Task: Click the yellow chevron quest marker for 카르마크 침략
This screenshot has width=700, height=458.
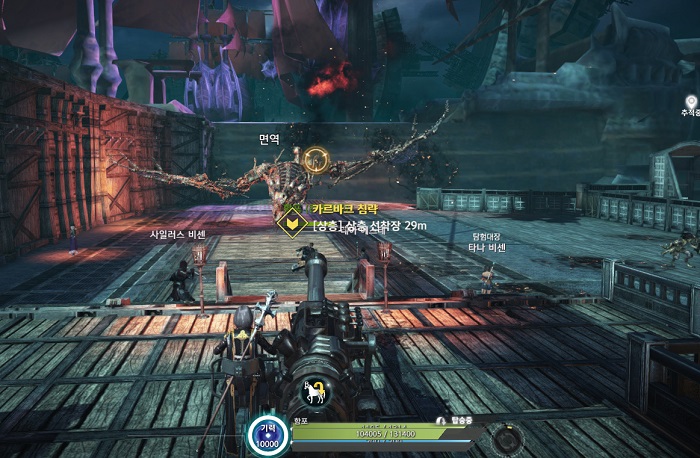Action: coord(292,222)
